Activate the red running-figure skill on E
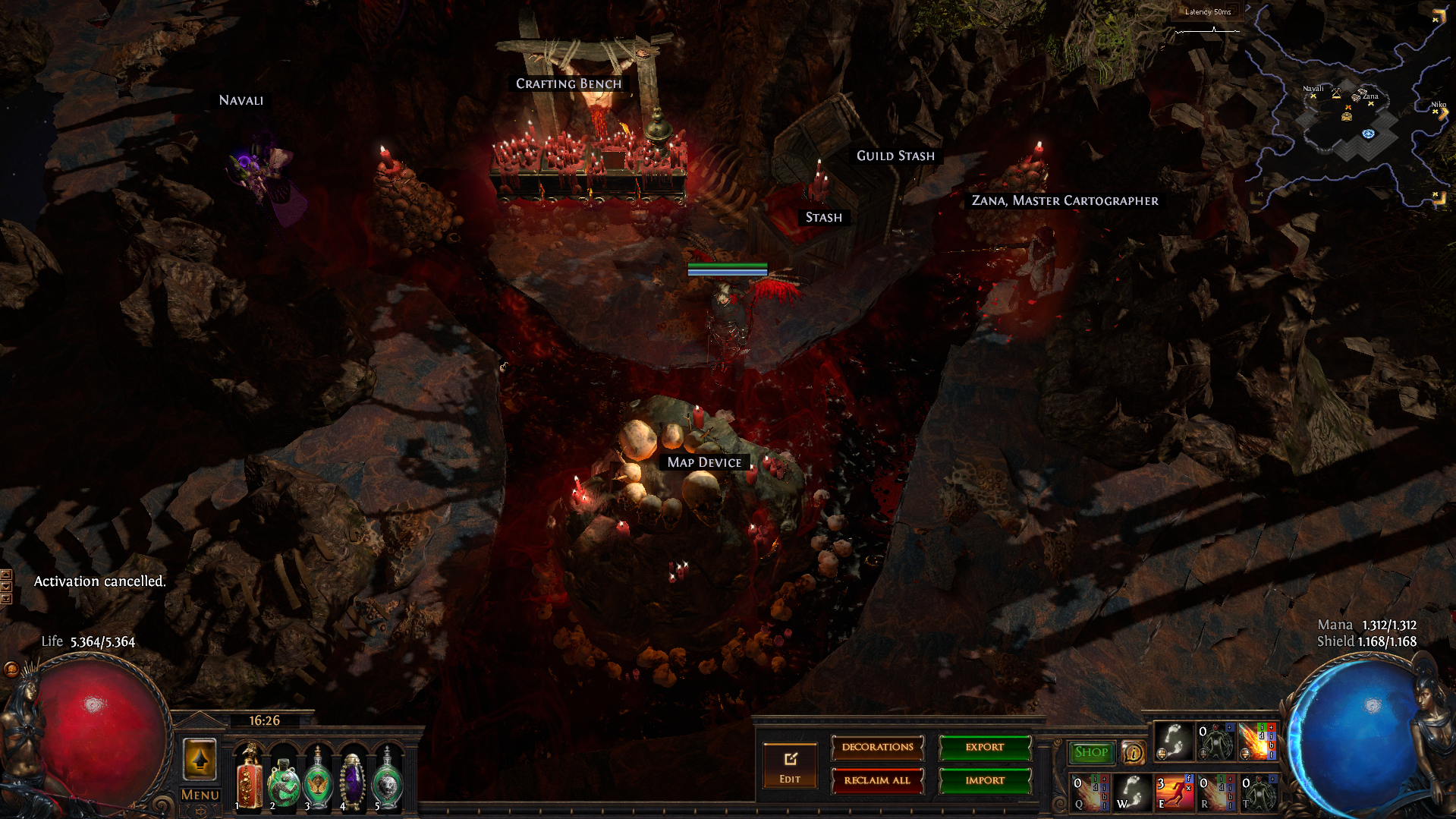This screenshot has width=1456, height=819. tap(1173, 792)
